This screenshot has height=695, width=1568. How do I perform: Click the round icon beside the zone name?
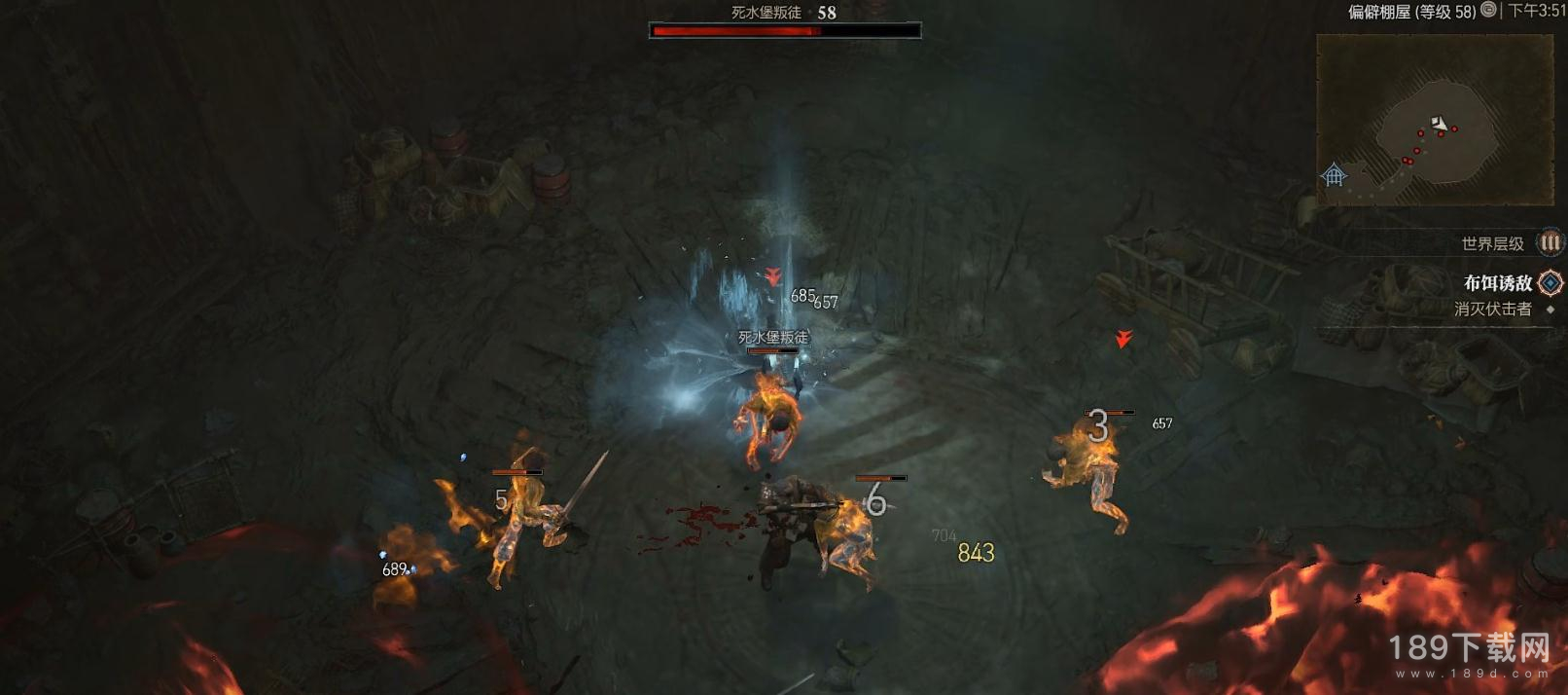1488,11
